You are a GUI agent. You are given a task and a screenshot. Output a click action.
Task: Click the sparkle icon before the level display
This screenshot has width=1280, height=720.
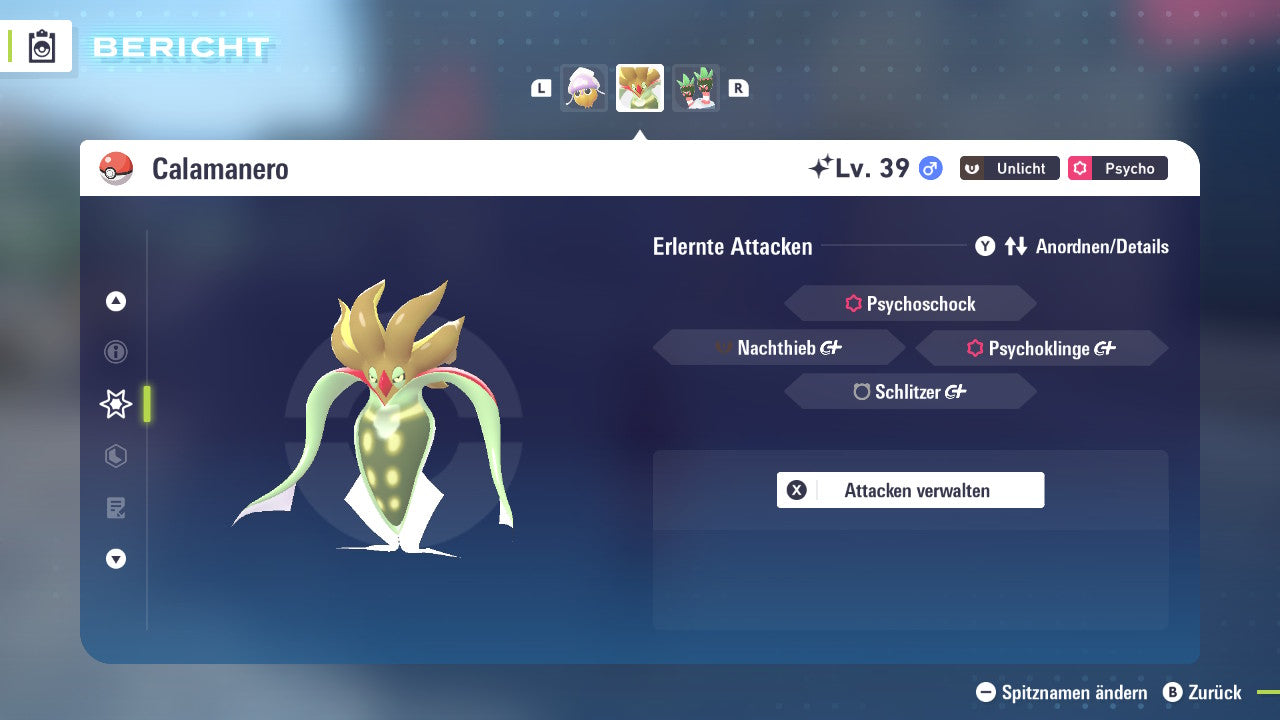point(819,167)
